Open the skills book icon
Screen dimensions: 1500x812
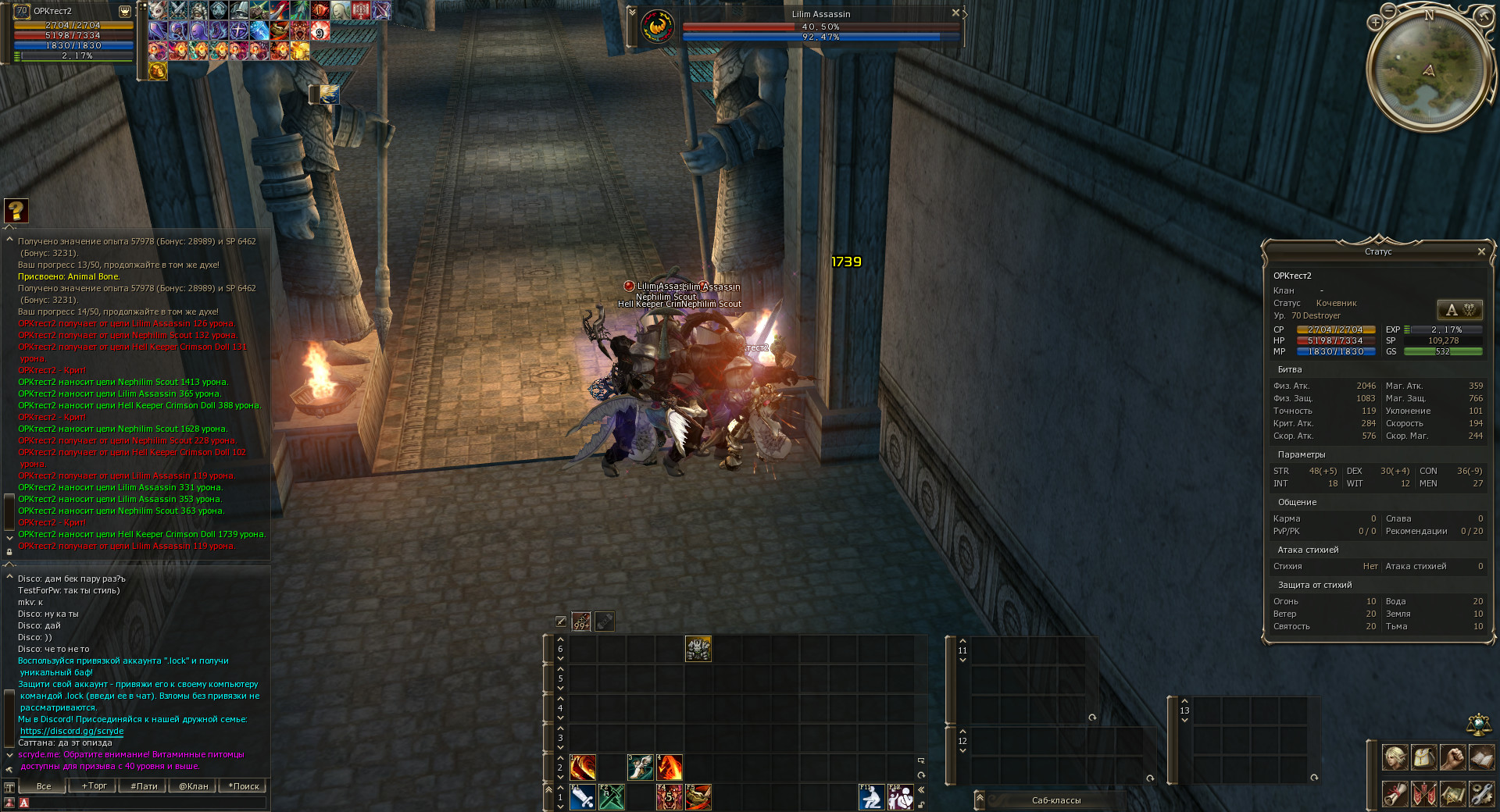pyautogui.click(x=1481, y=757)
